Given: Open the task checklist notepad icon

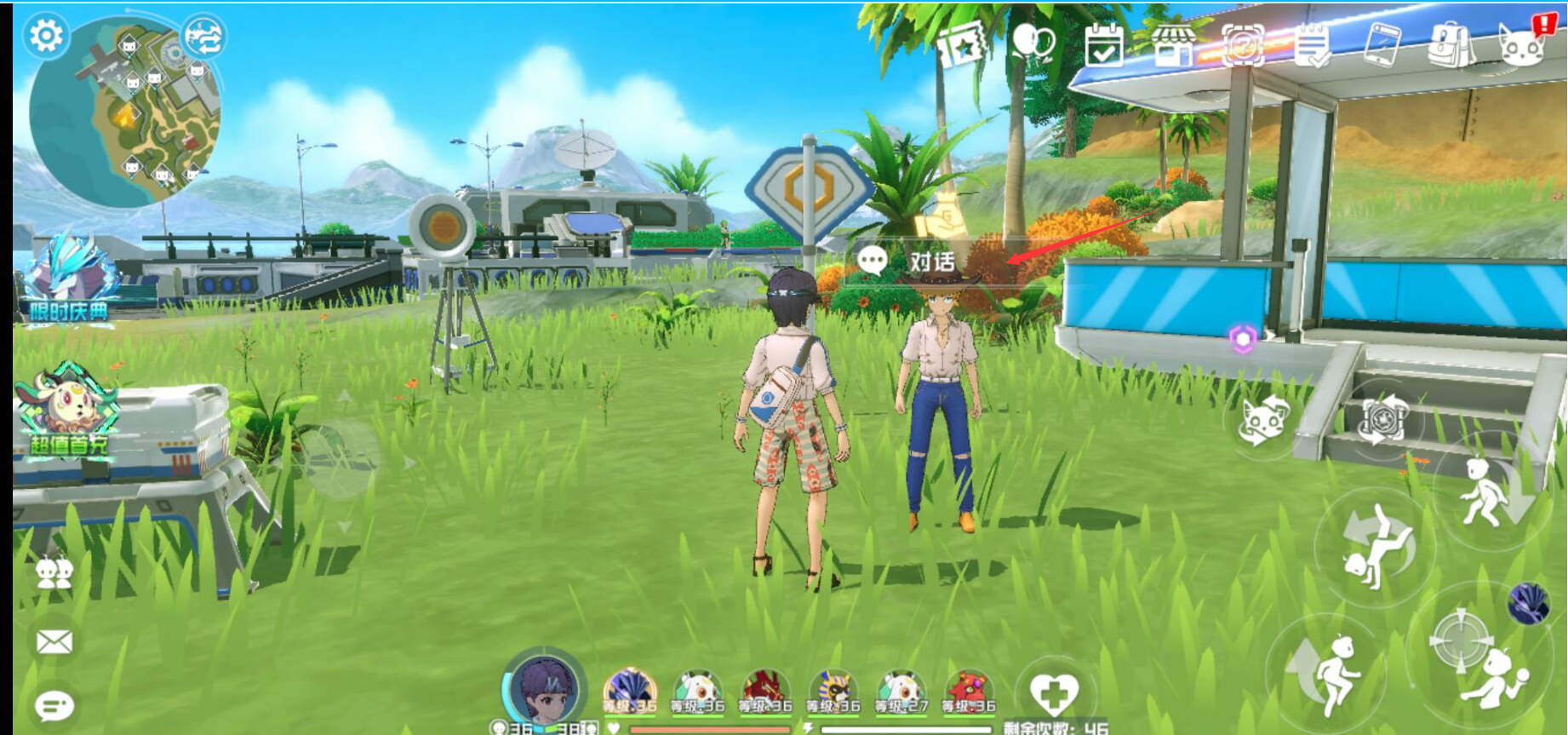Looking at the screenshot, I should [x=1312, y=44].
